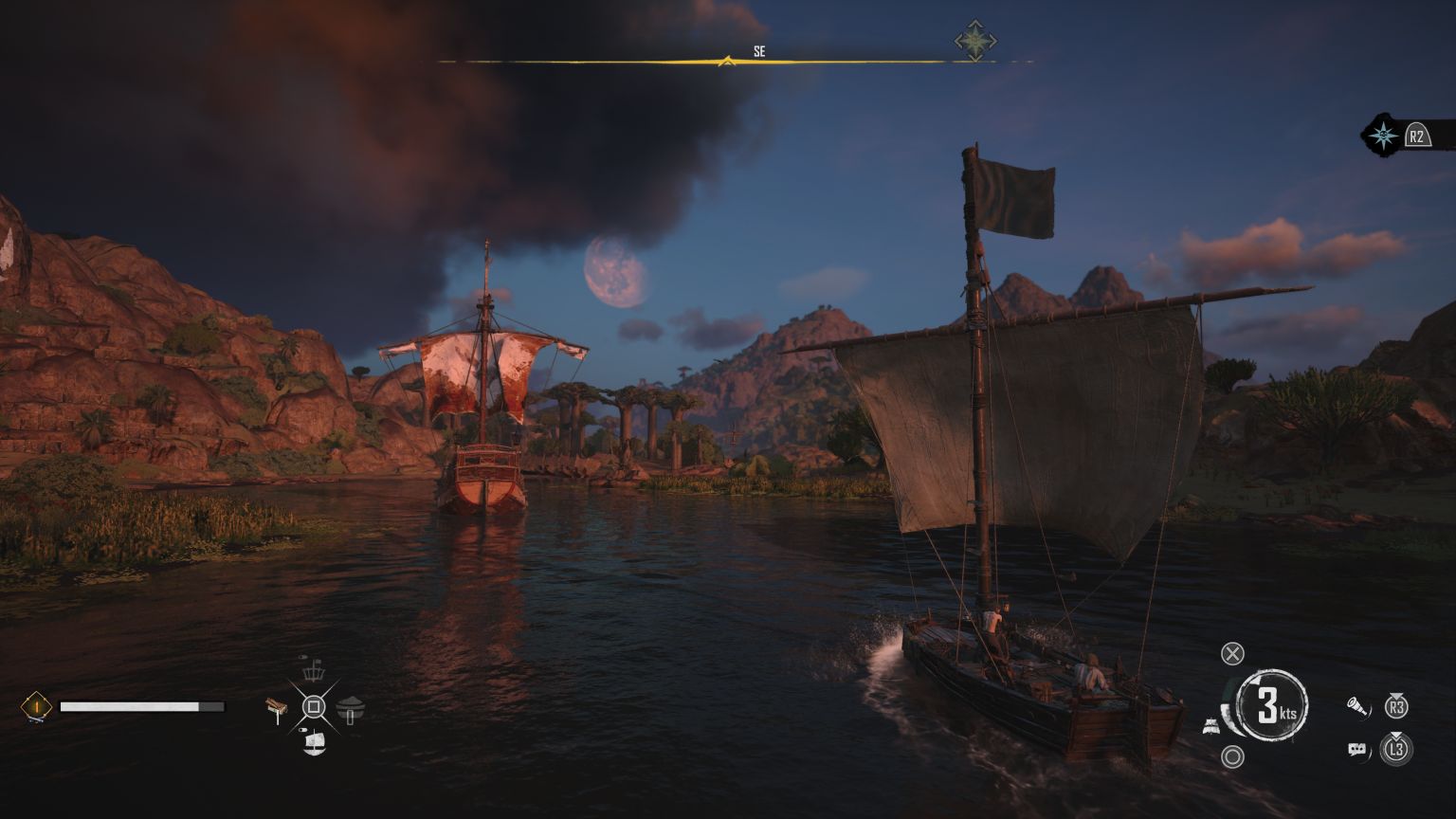Click the SE heading marker on the compass
The image size is (1456, 819).
758,52
